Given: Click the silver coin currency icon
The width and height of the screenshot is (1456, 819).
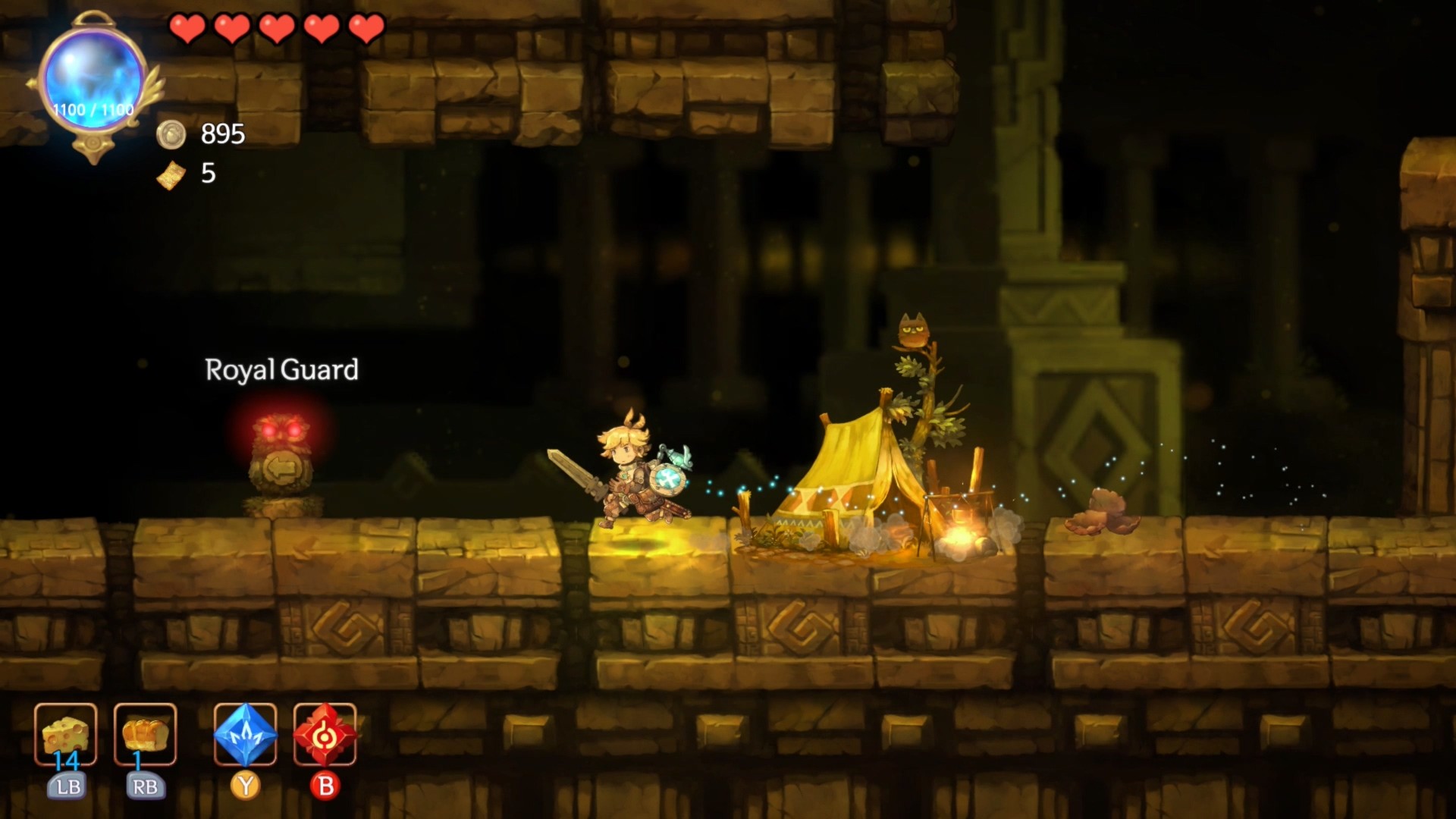Looking at the screenshot, I should (173, 136).
